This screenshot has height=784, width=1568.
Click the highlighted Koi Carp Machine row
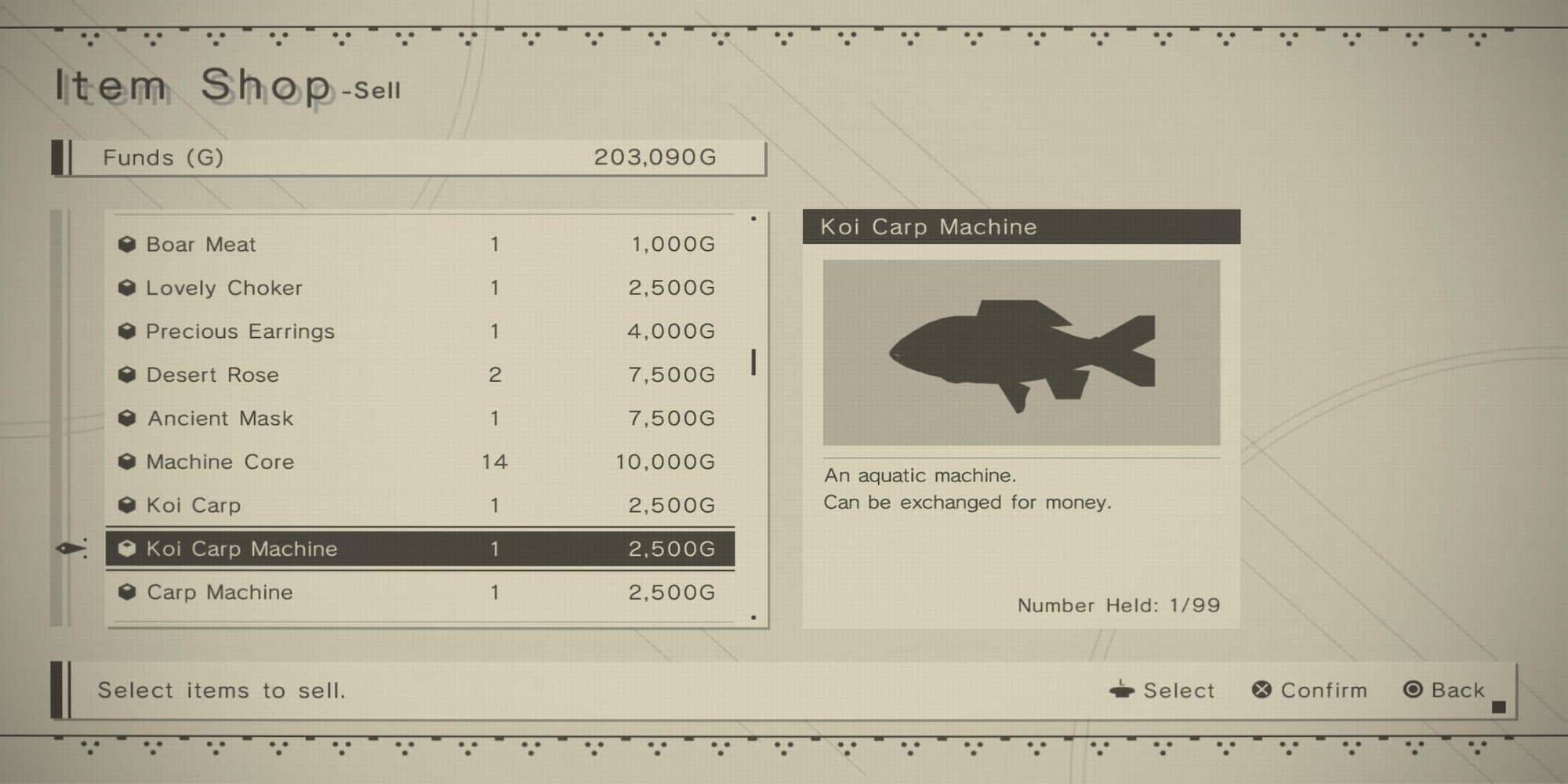(420, 549)
